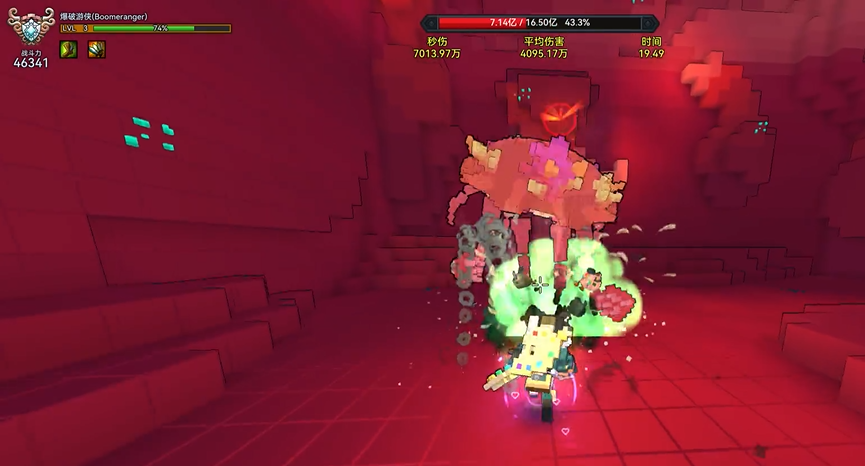Click the green boot buff icon
This screenshot has height=466, width=865.
coord(69,49)
